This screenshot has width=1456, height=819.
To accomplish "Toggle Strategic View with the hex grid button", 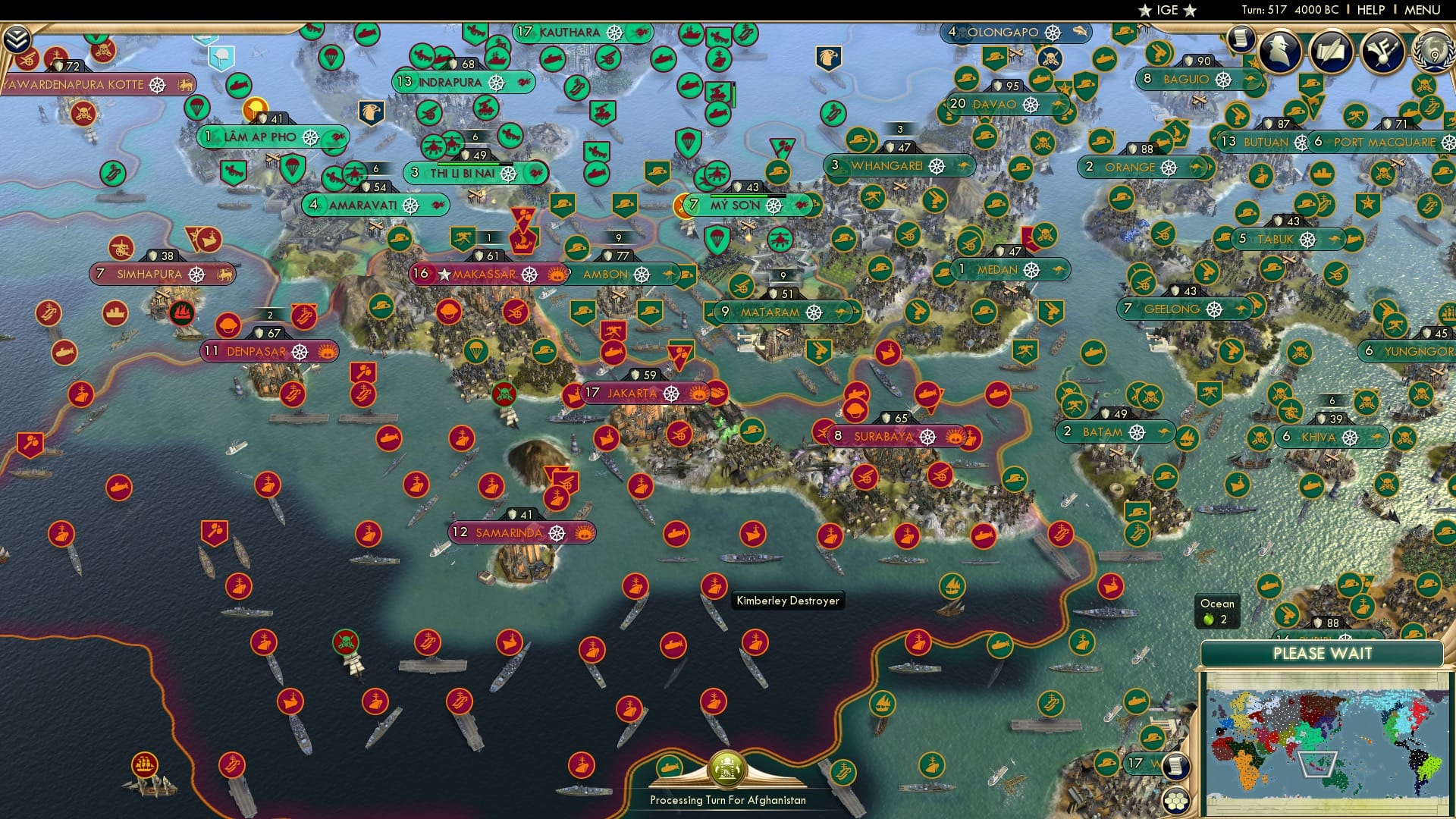I will [x=1176, y=802].
